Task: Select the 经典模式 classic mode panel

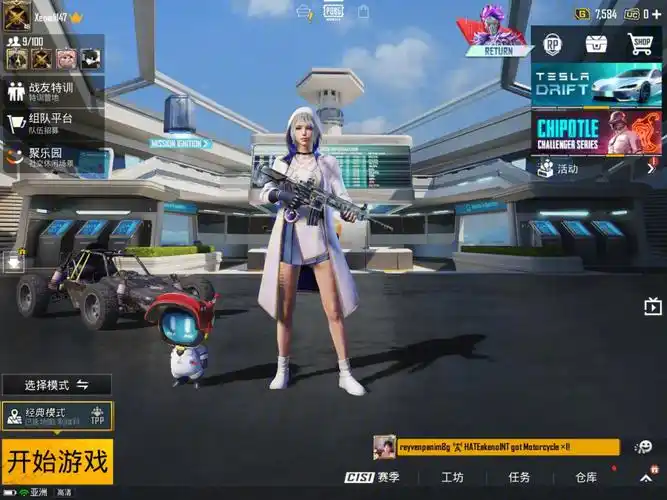Action: point(57,416)
